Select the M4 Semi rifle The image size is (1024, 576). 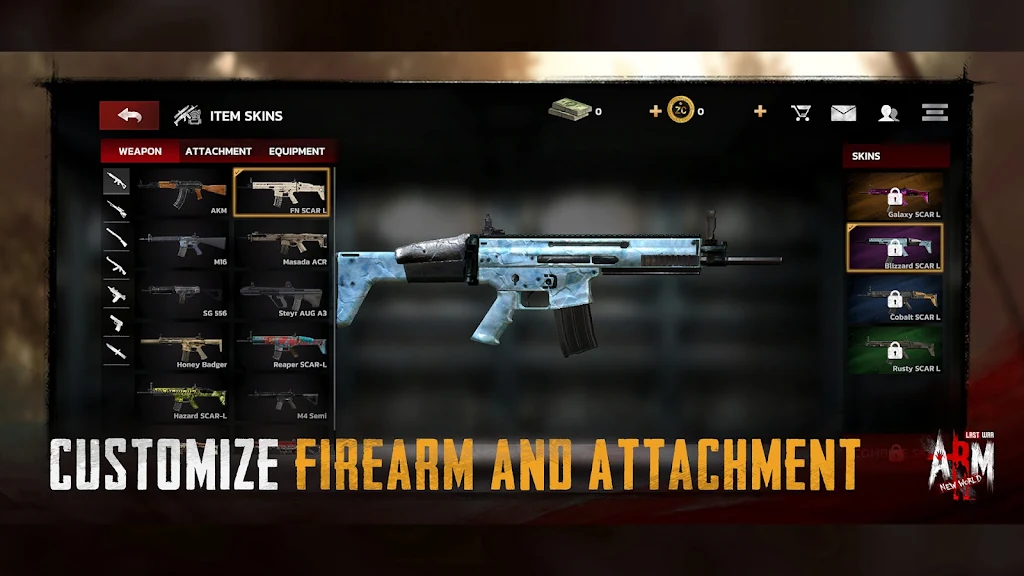[x=282, y=398]
